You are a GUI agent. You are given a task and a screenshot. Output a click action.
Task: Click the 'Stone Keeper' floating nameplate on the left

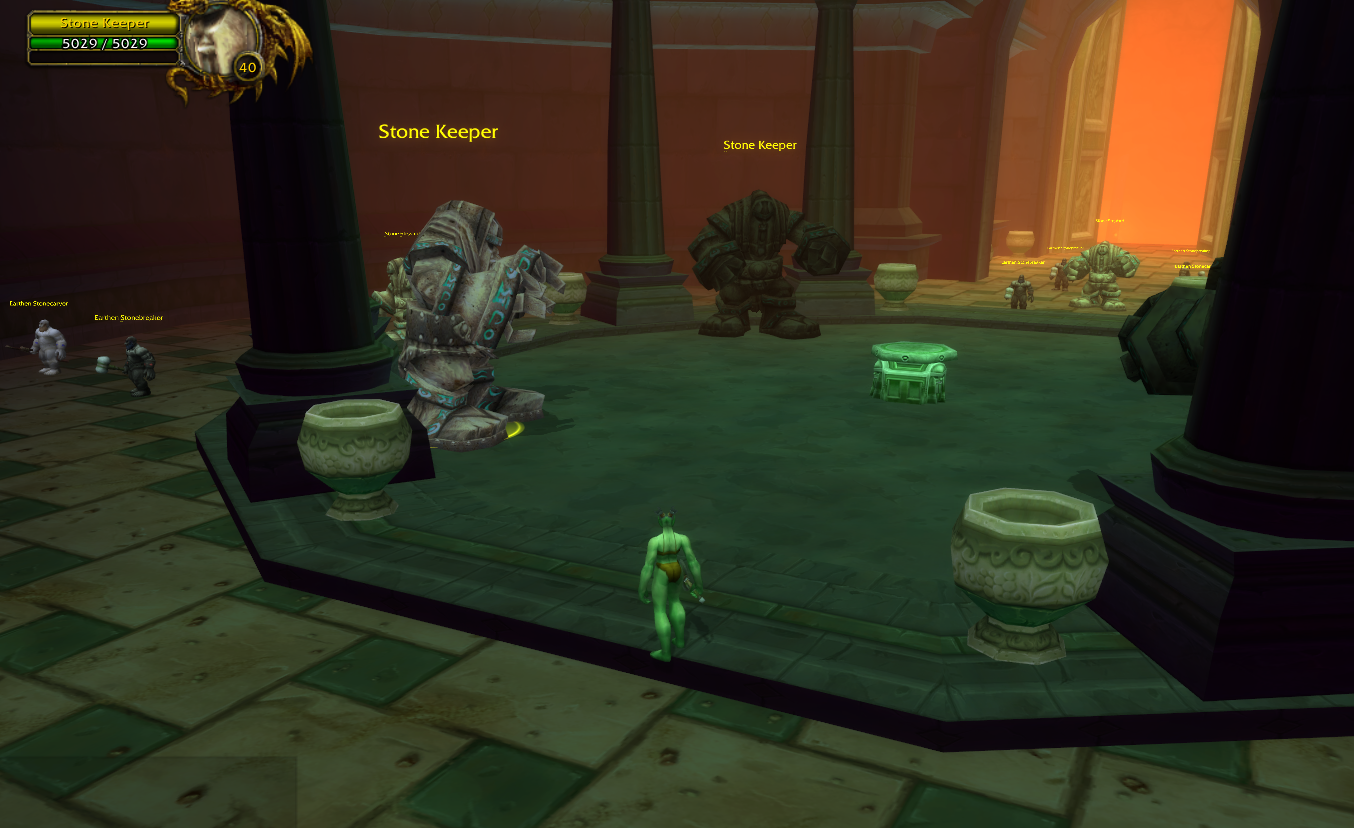tap(437, 131)
